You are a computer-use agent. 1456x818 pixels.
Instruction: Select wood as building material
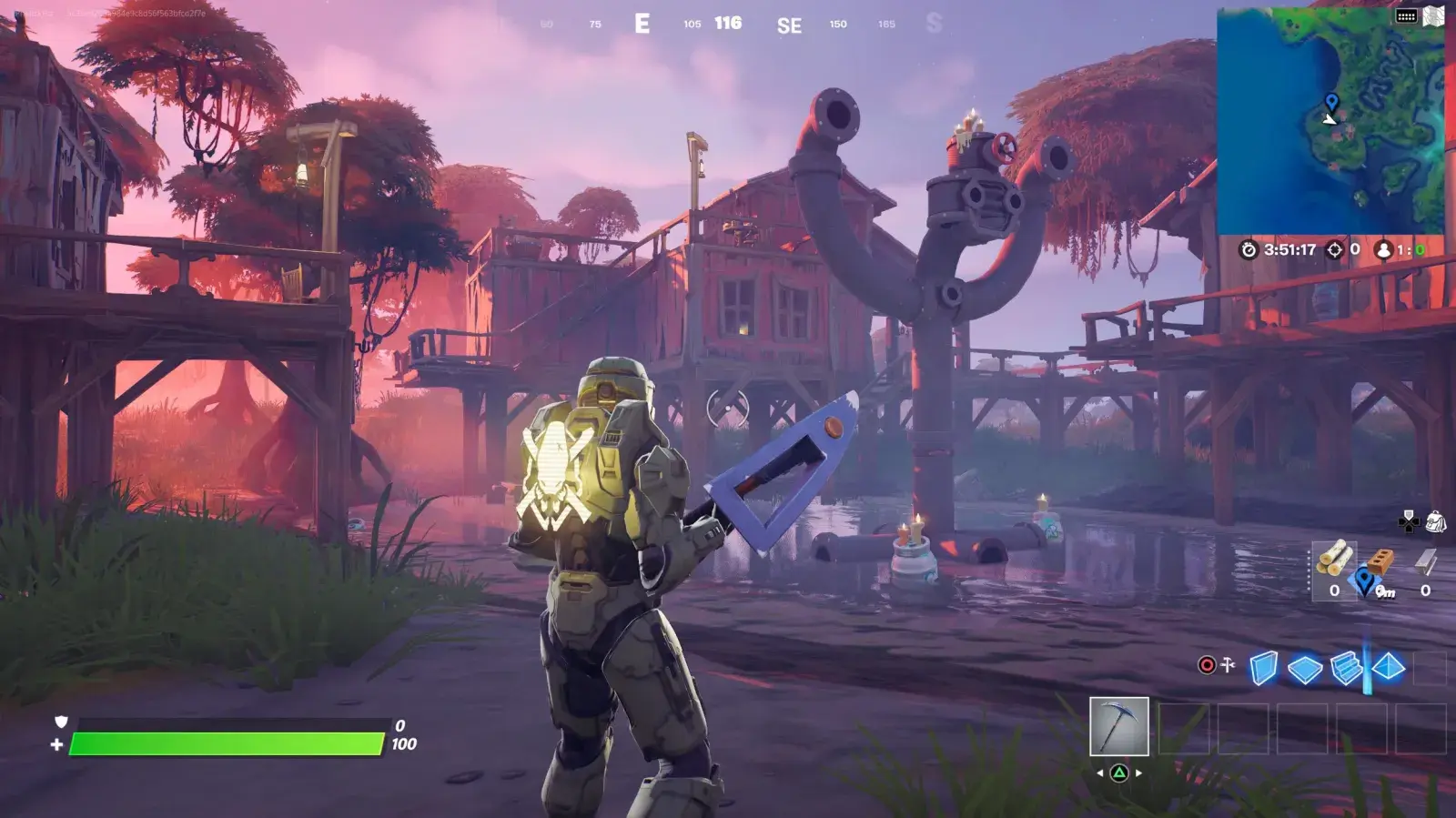(1334, 560)
